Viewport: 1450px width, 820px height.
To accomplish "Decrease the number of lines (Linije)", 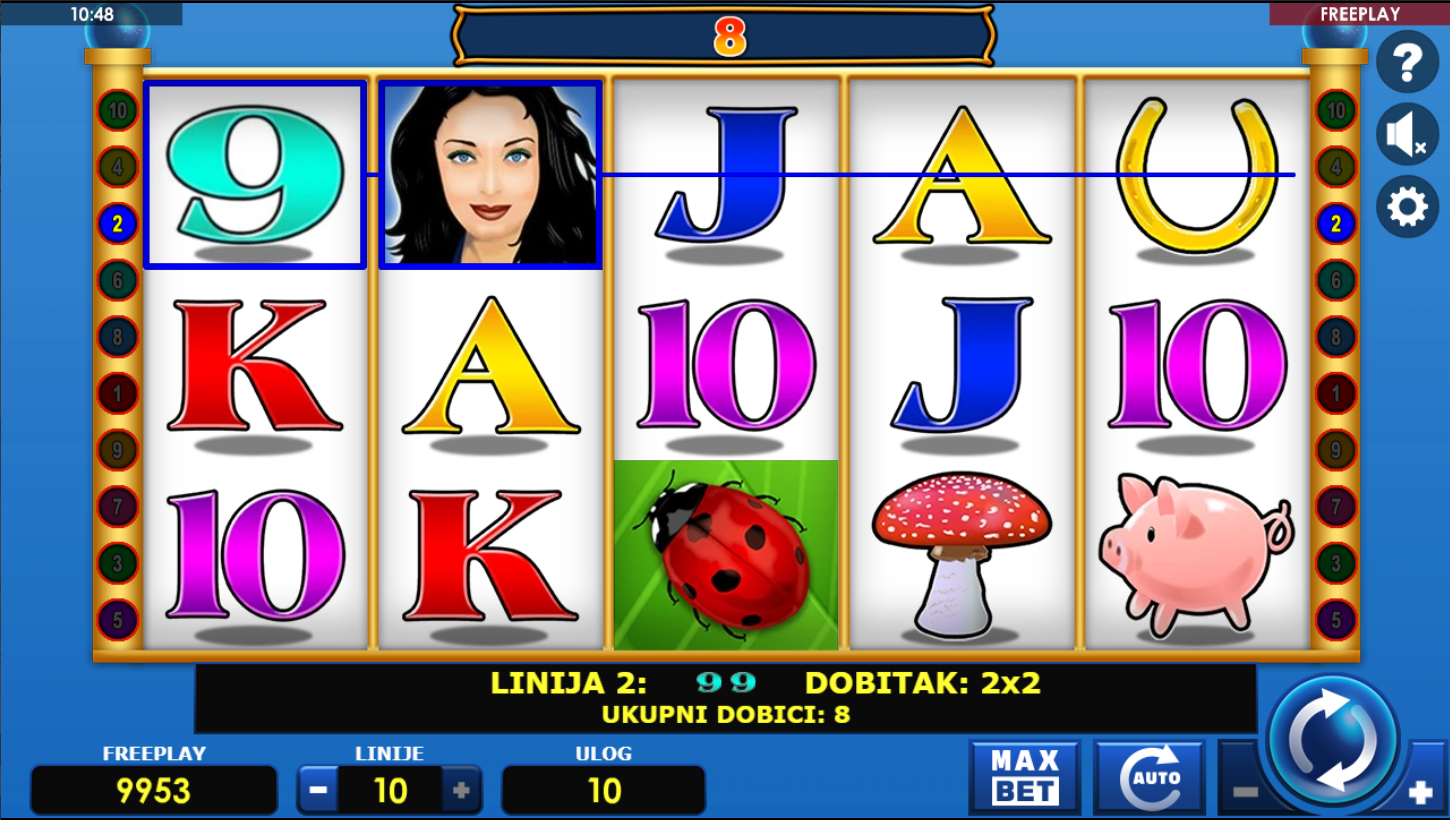I will point(318,790).
